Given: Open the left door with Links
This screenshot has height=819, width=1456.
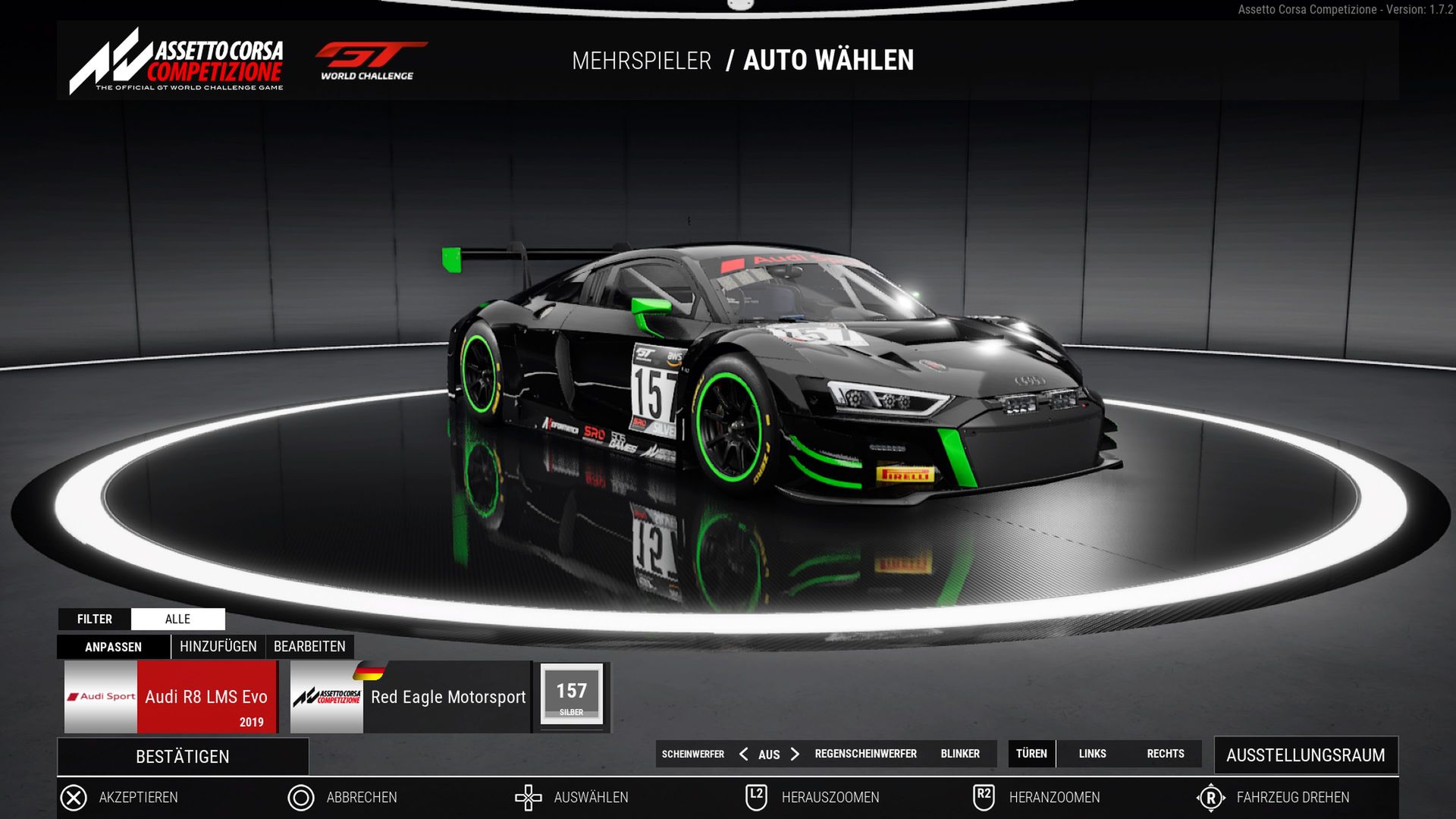Looking at the screenshot, I should 1092,754.
